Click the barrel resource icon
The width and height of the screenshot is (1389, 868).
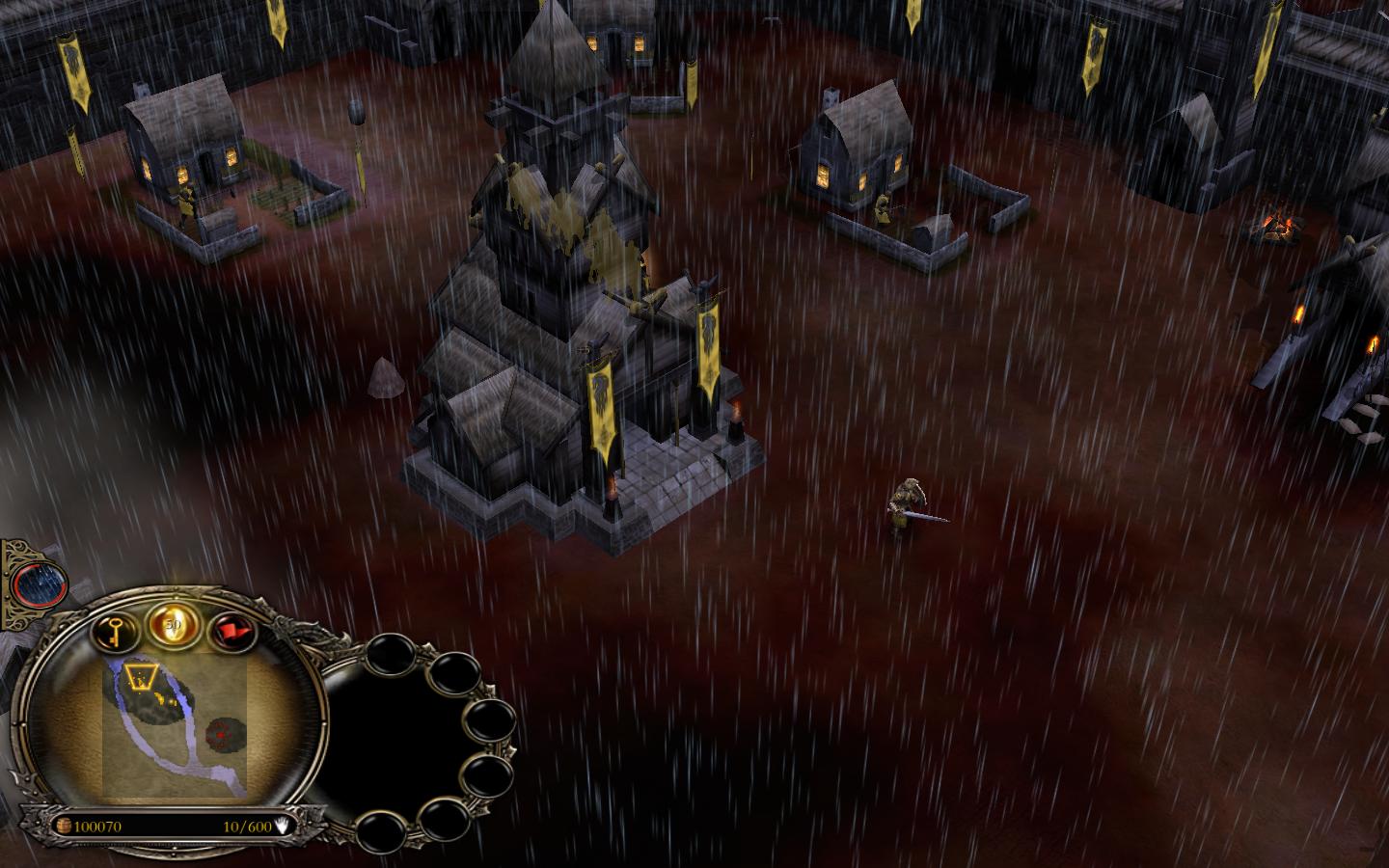64,826
